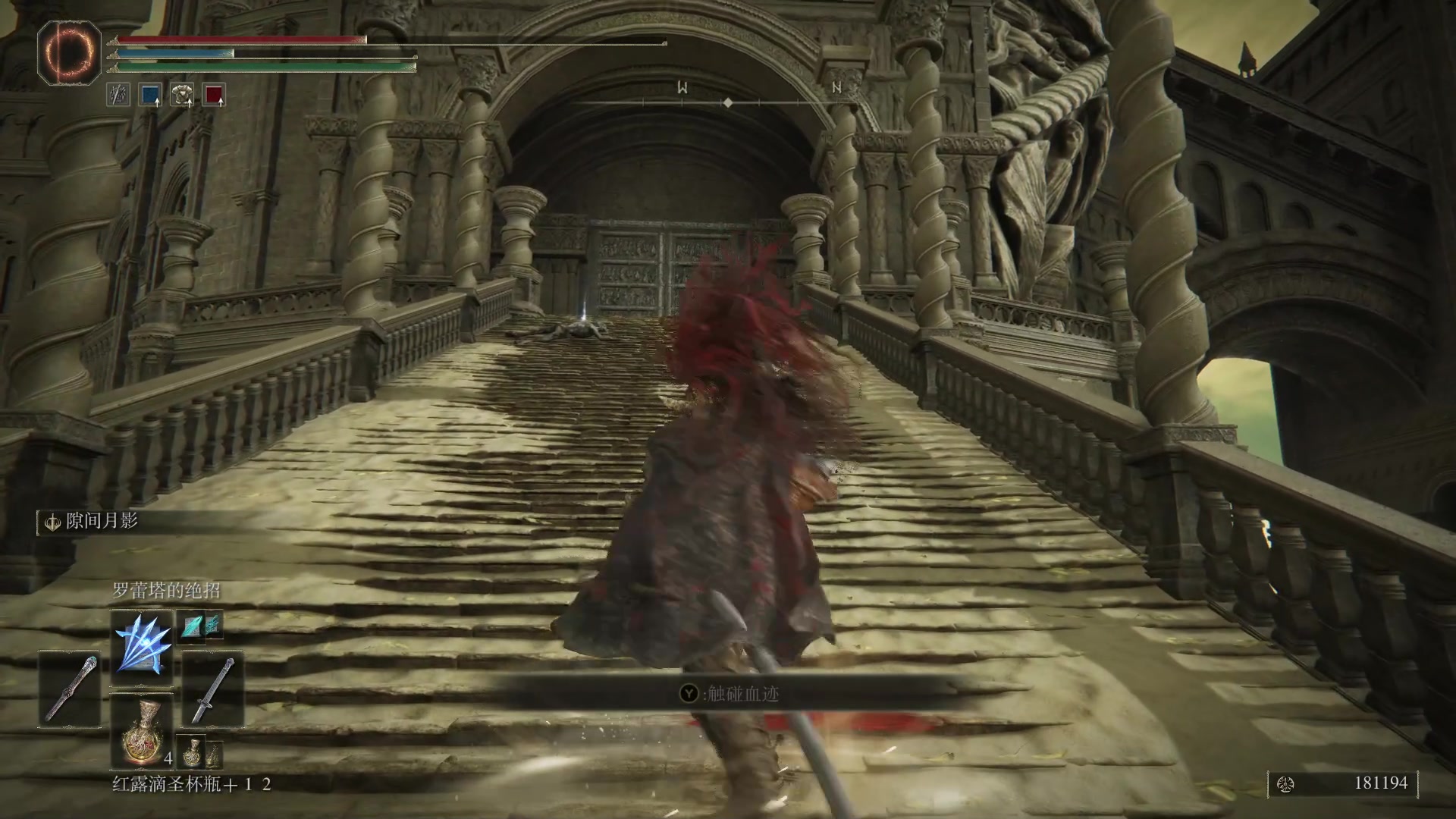Viewport: 1456px width, 819px height.
Task: Select the Loretta's Mastery spell slot
Action: coord(143,647)
